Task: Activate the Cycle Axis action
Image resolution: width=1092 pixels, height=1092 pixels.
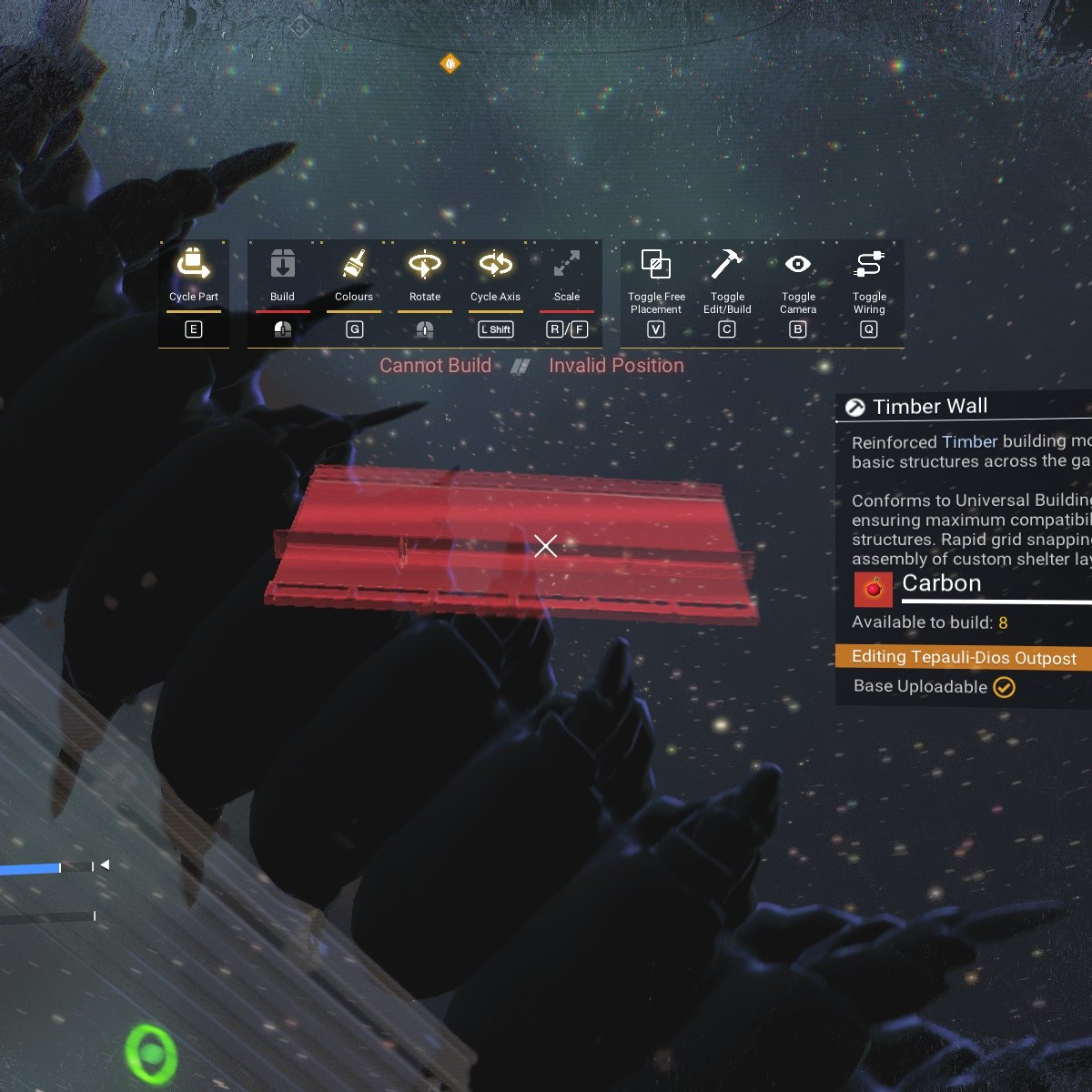Action: tap(495, 265)
